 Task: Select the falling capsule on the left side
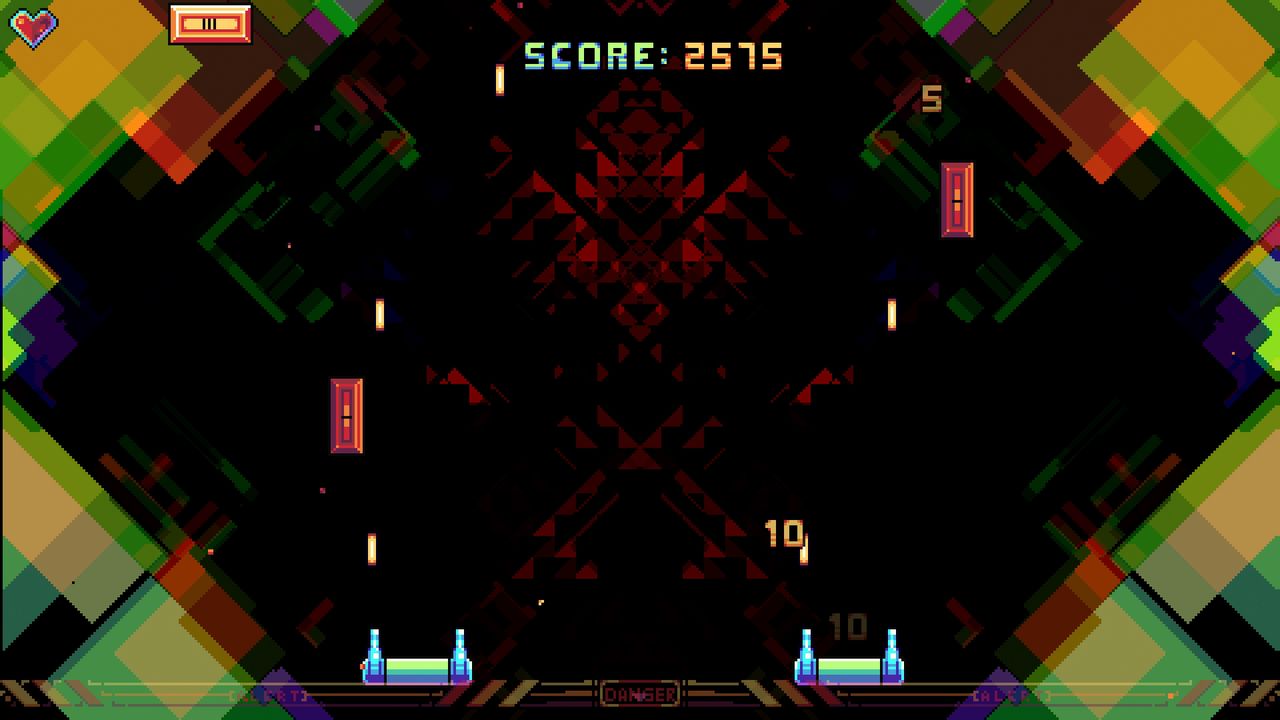point(344,414)
